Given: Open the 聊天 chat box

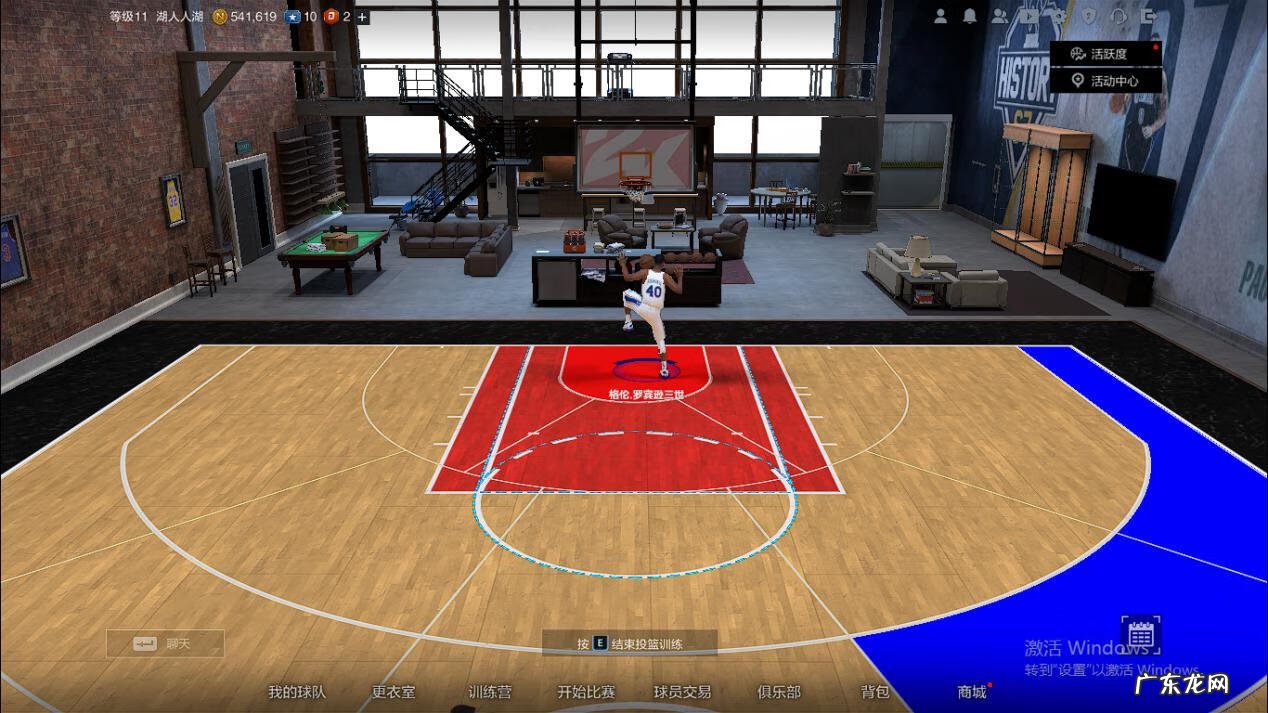Looking at the screenshot, I should tap(165, 643).
